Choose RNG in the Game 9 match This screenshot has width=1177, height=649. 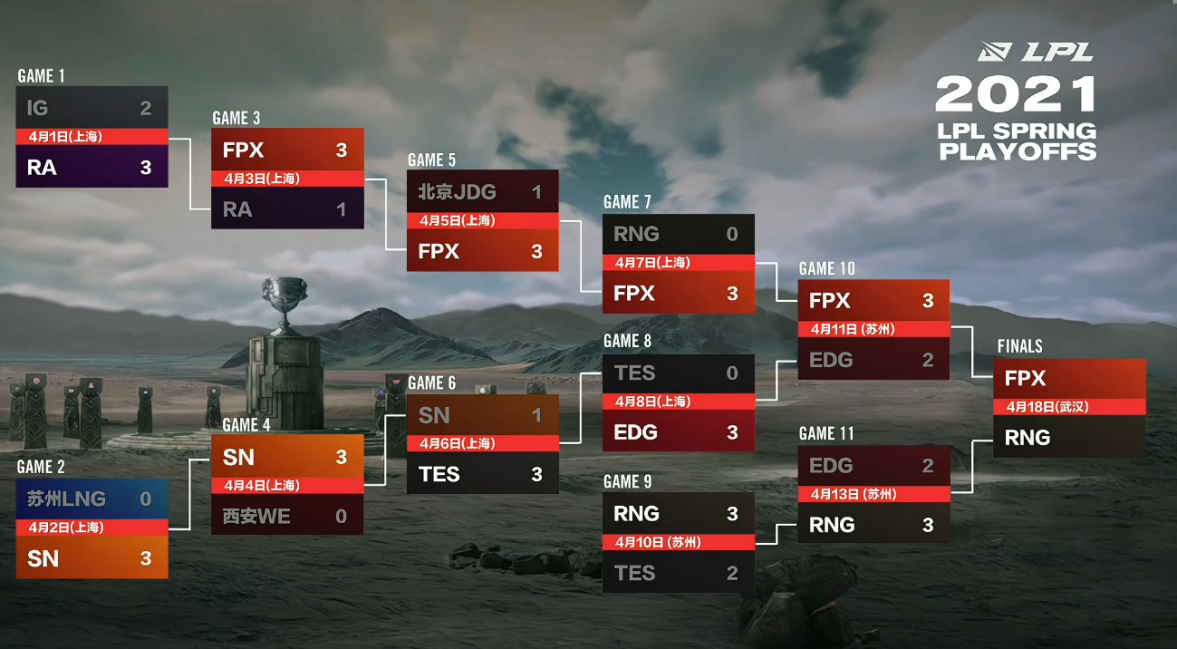[678, 513]
